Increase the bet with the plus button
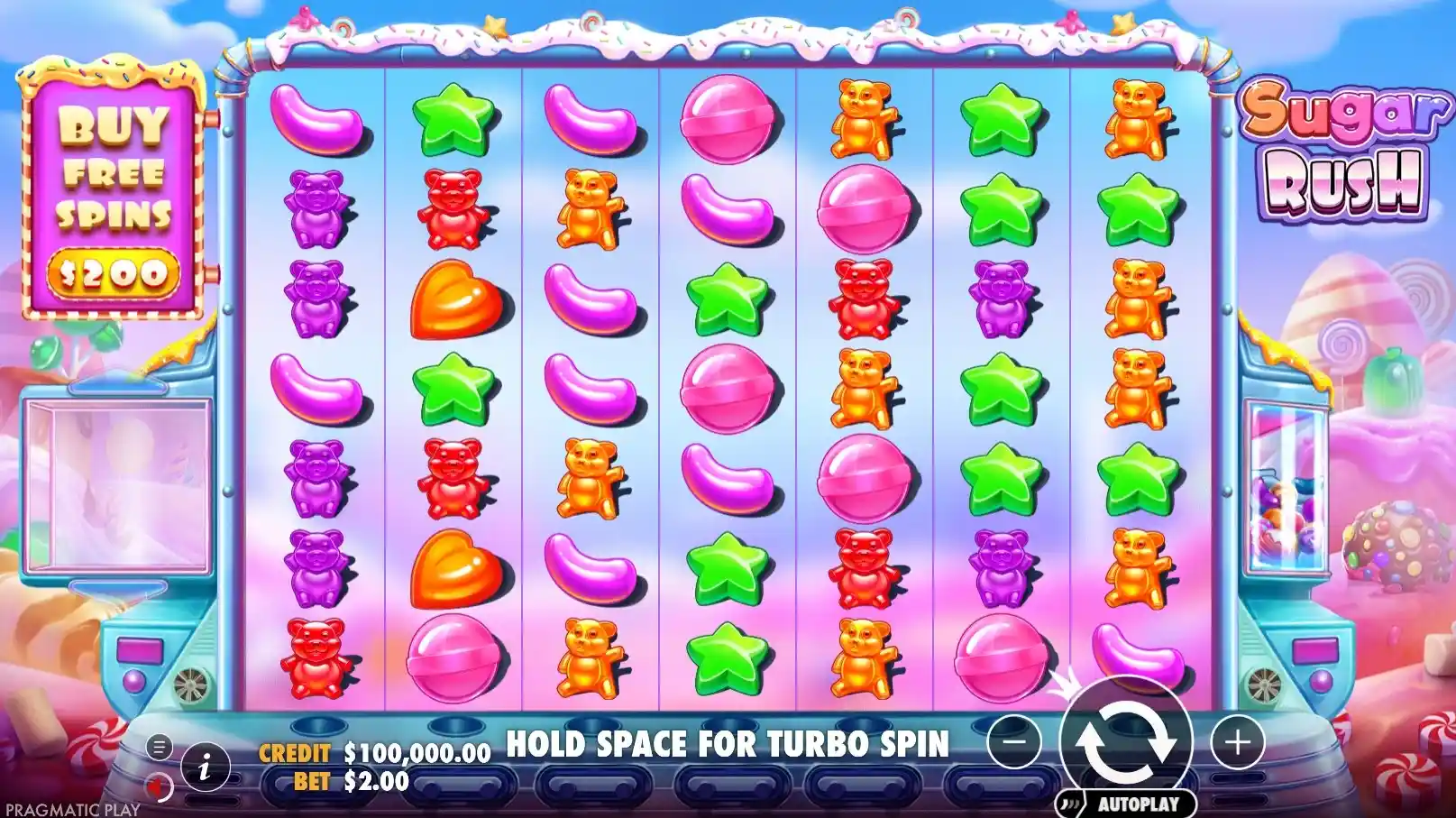The height and width of the screenshot is (818, 1456). (x=1237, y=743)
